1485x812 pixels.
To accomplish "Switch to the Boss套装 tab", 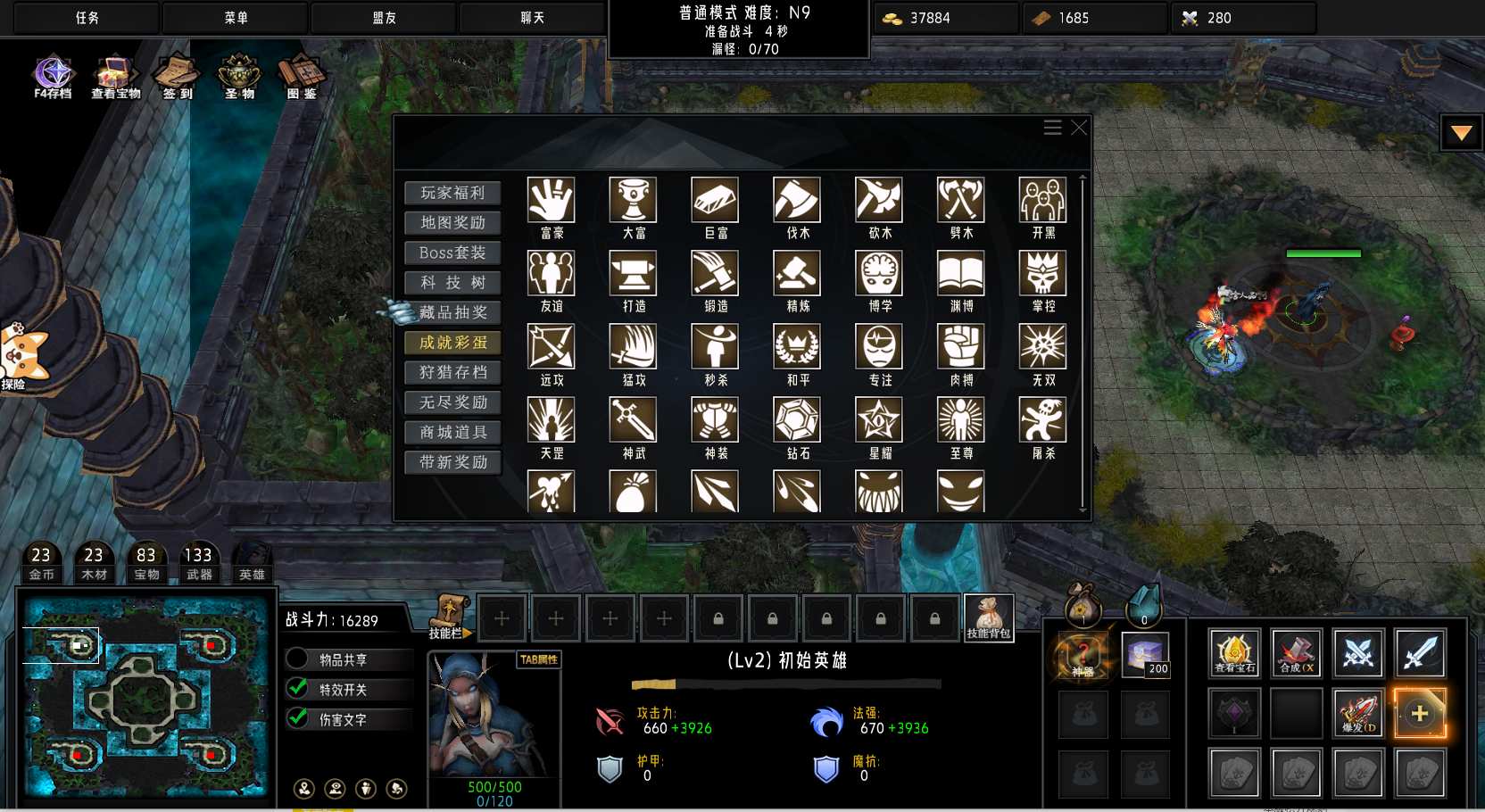I will tap(452, 253).
